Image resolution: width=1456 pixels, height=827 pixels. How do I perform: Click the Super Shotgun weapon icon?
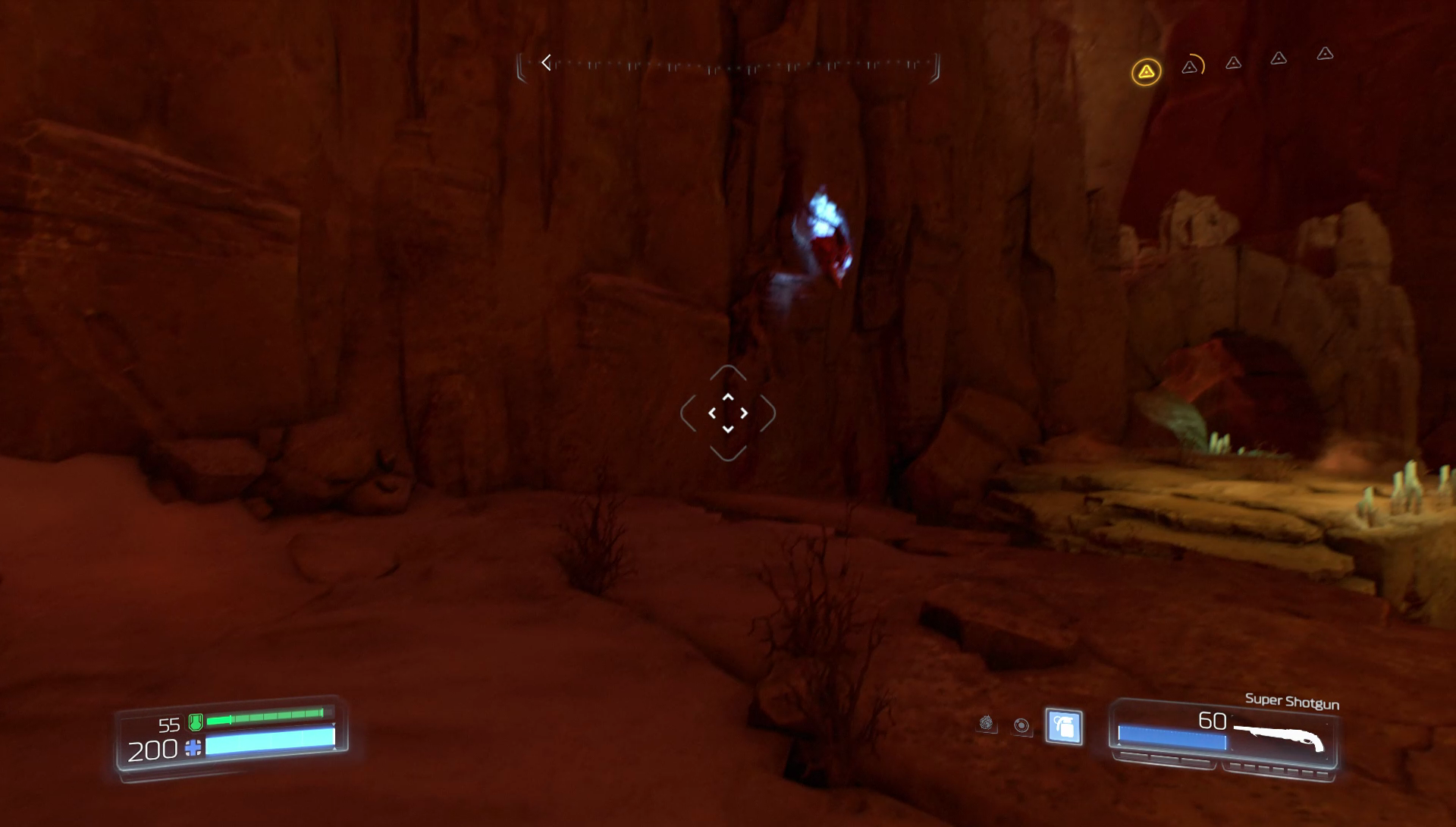1279,737
